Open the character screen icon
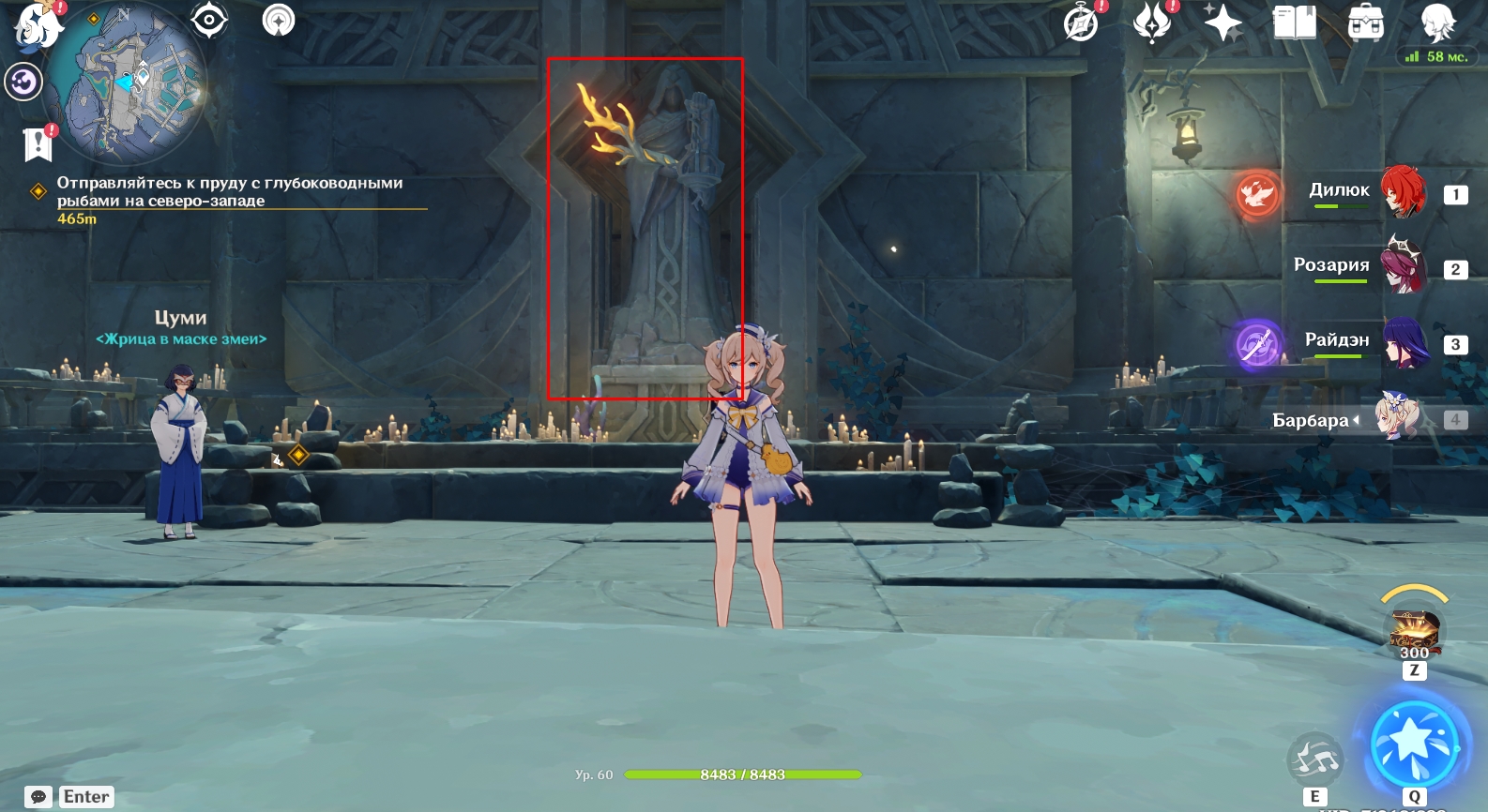Viewport: 1488px width, 812px height. 1436,23
